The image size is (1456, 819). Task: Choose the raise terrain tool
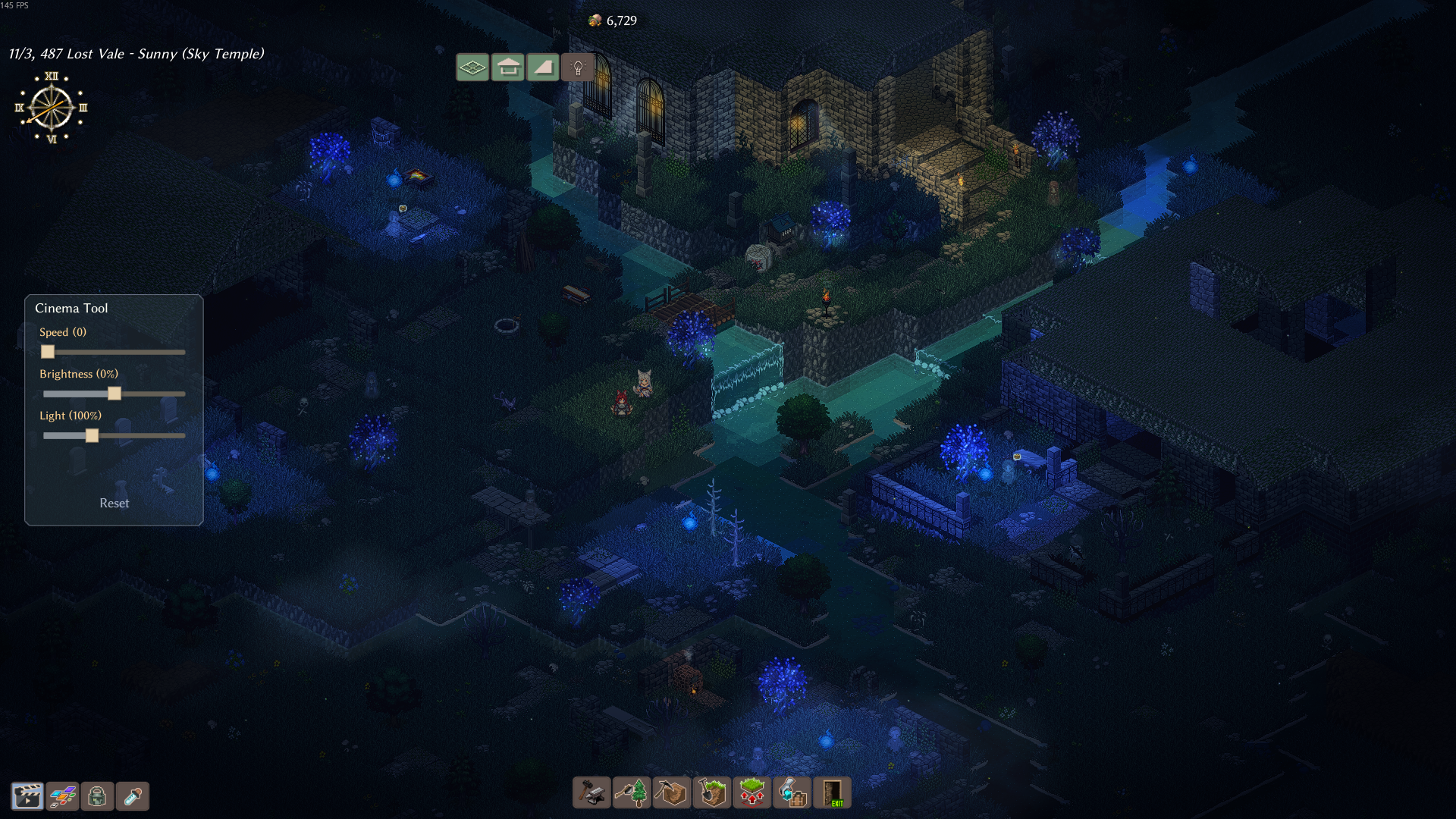(x=752, y=793)
